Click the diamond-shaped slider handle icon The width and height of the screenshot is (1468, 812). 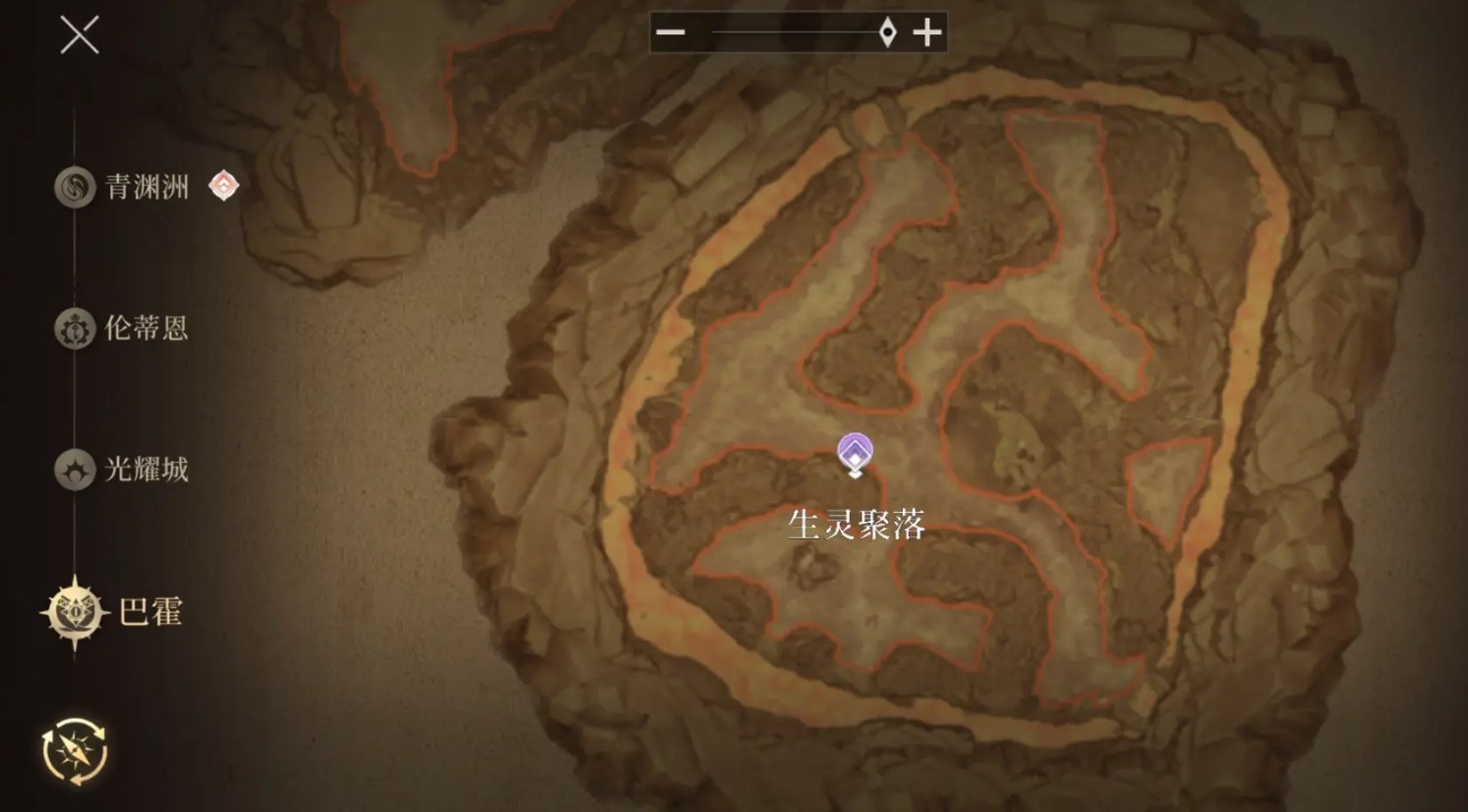pos(887,31)
